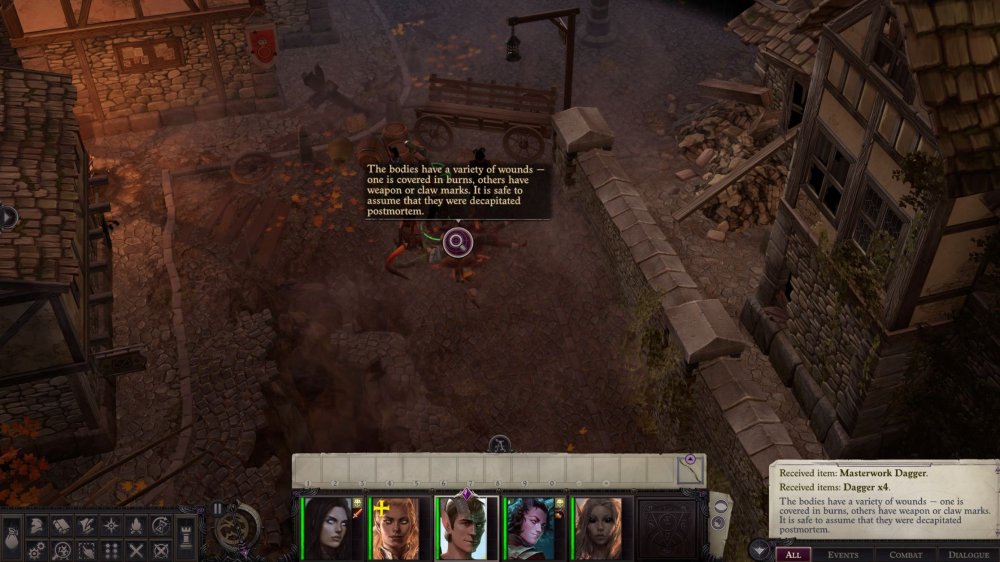The image size is (1000, 562).
Task: Click the magnifying glass inspect marker
Action: pos(457,241)
